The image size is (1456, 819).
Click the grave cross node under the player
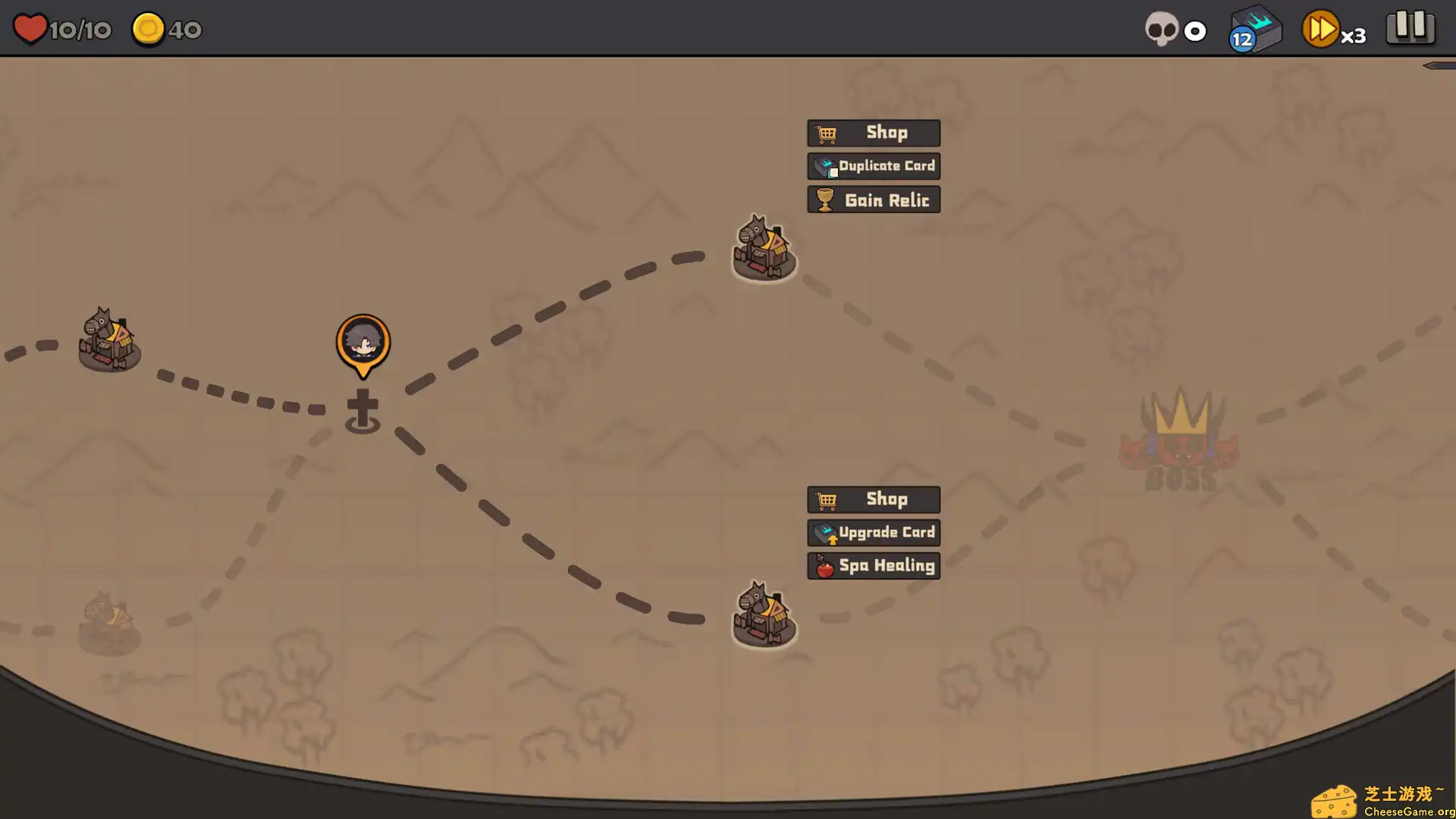click(x=363, y=408)
